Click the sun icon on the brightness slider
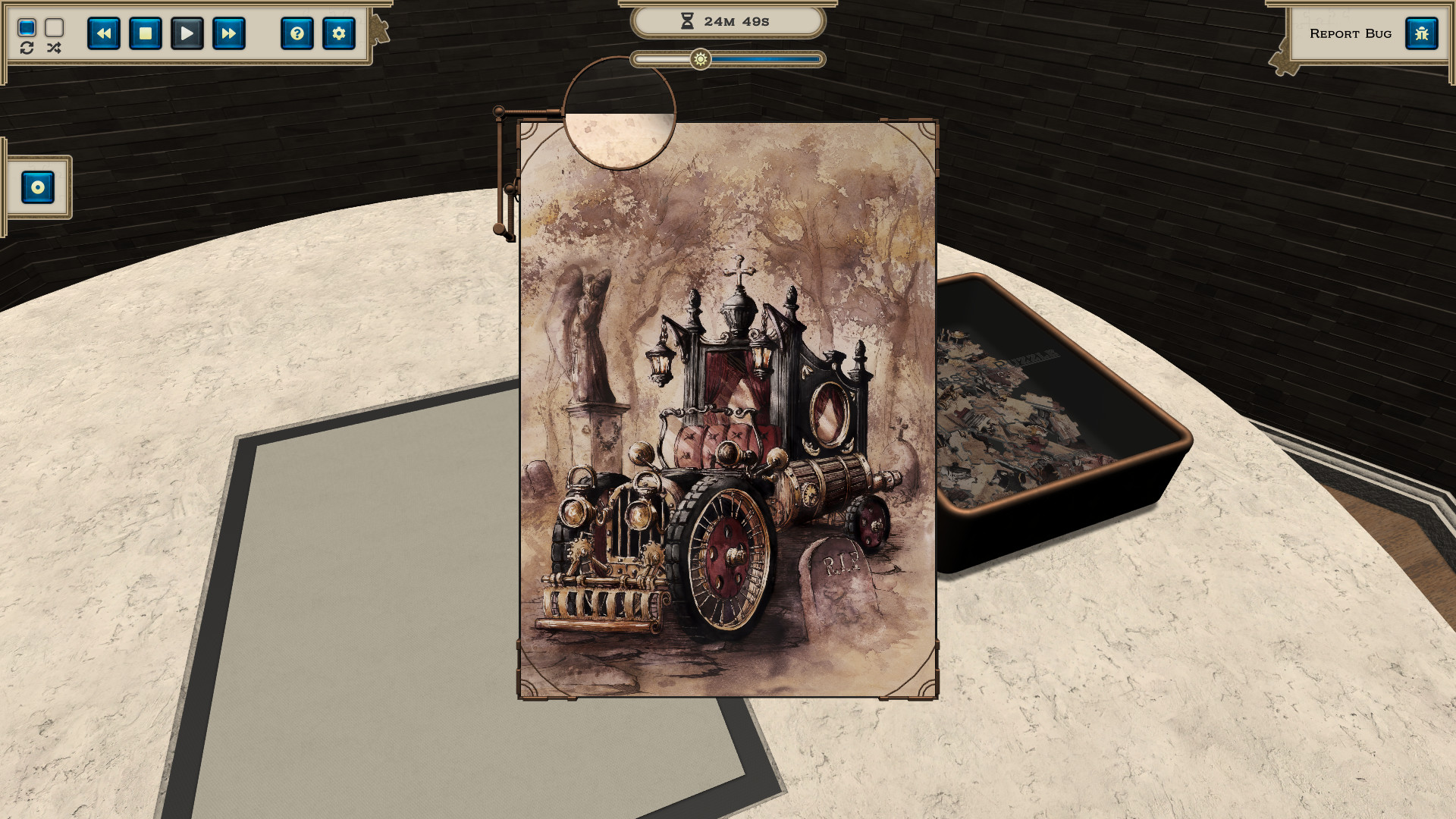 pos(700,58)
